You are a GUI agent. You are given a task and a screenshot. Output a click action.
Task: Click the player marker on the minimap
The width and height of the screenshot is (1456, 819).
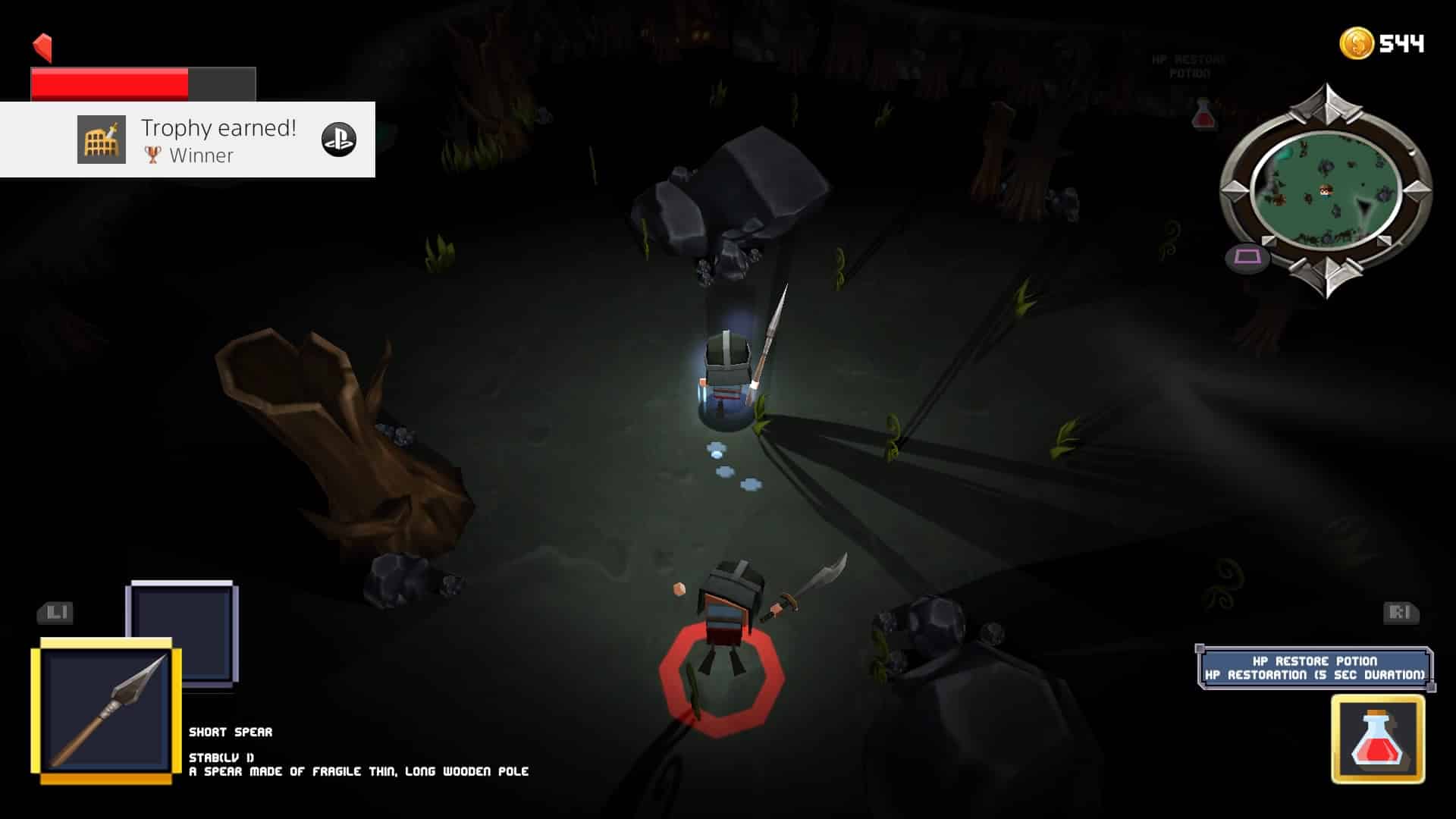[1326, 190]
